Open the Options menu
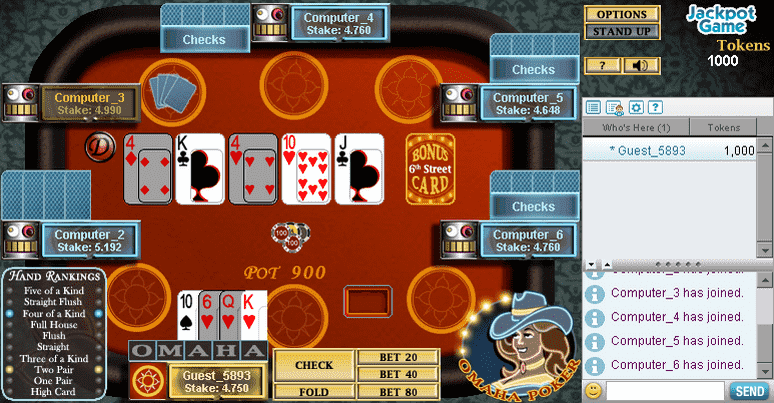 click(622, 15)
